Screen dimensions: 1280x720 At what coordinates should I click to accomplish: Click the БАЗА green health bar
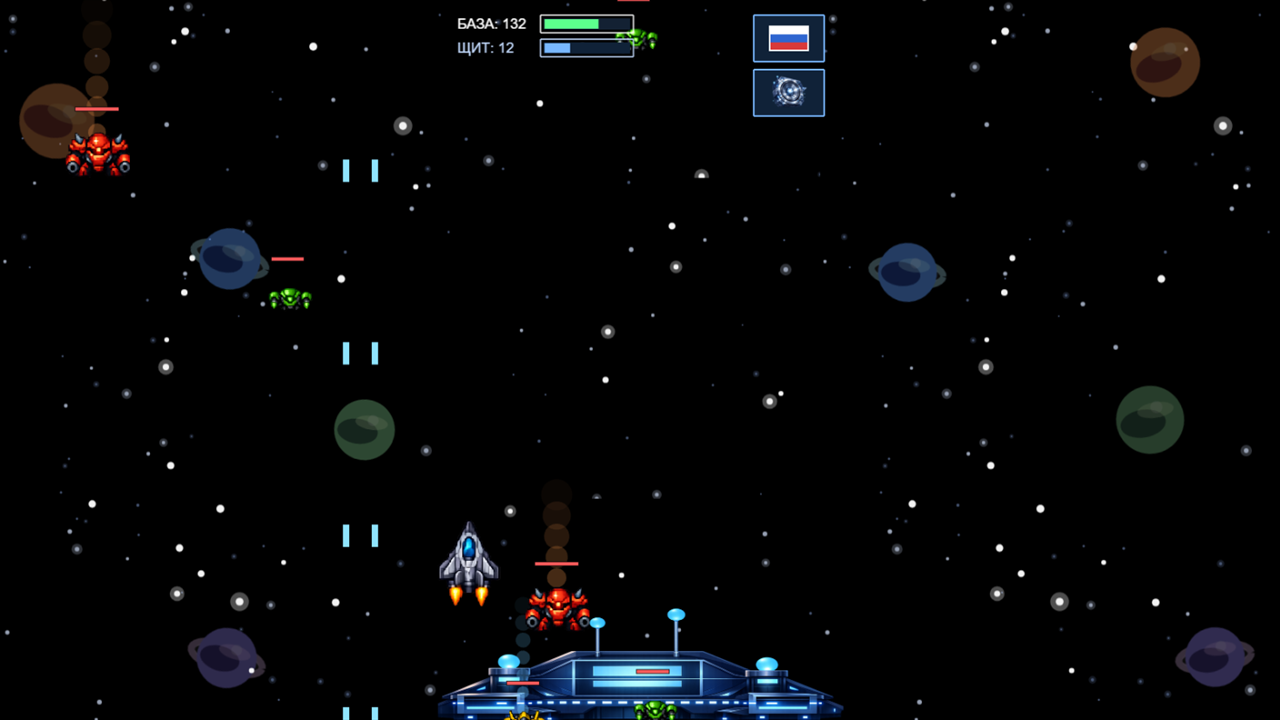[x=586, y=22]
